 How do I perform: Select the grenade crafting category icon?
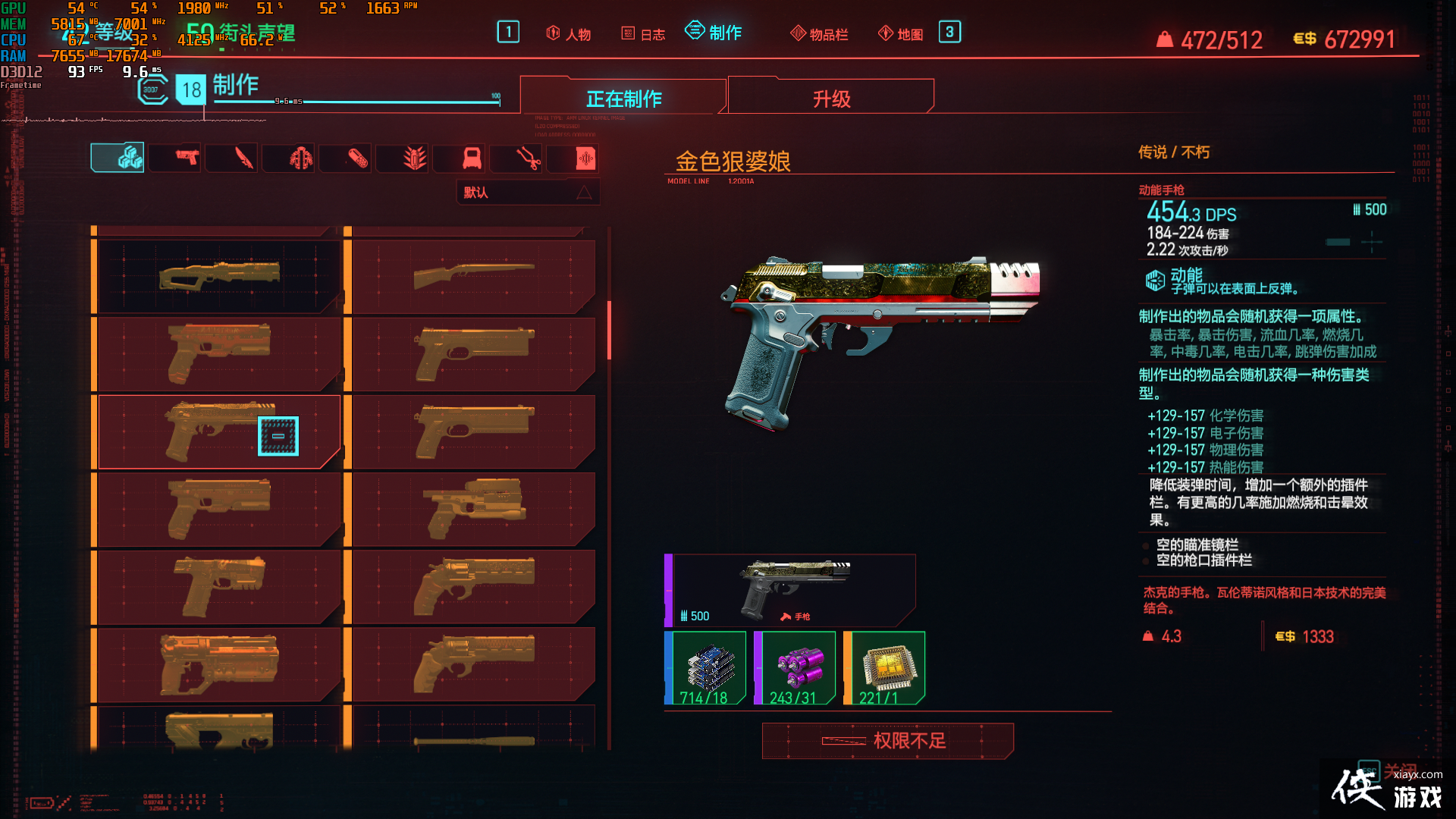[402, 158]
